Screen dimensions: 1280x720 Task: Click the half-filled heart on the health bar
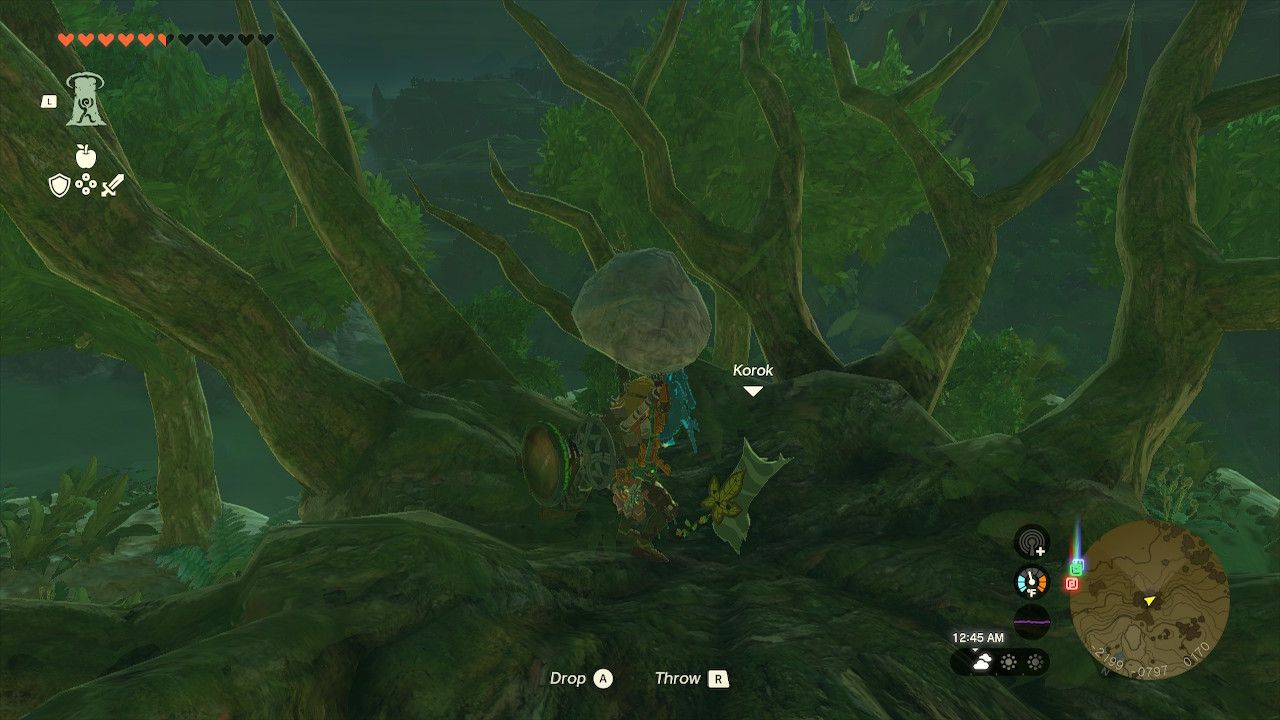tap(164, 39)
